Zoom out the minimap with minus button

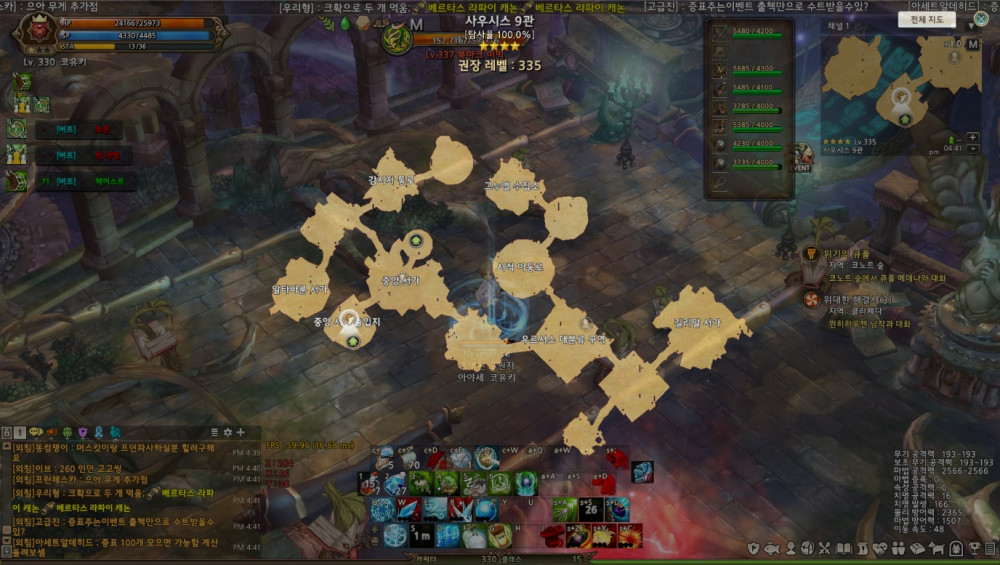(974, 149)
